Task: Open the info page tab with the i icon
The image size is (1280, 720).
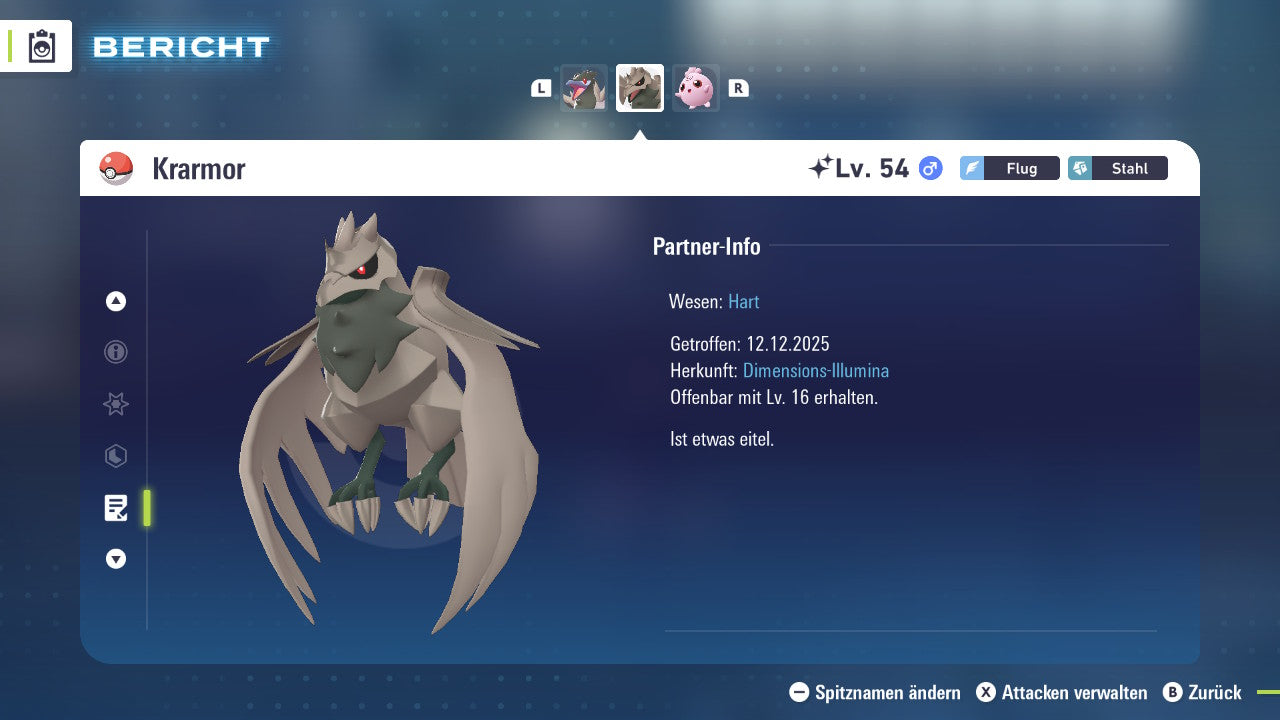Action: click(116, 352)
